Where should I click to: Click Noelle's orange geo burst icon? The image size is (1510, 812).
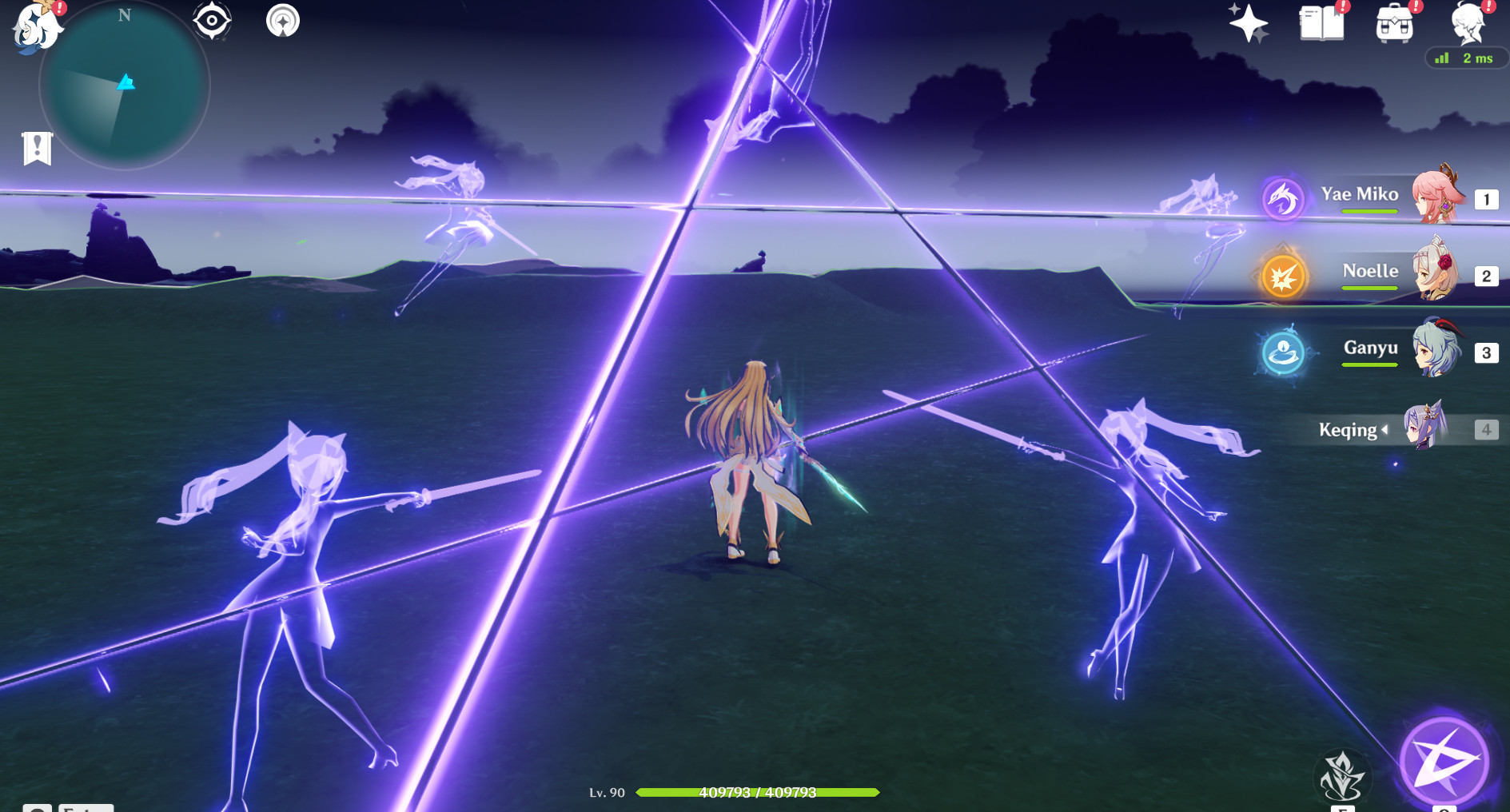(1285, 275)
